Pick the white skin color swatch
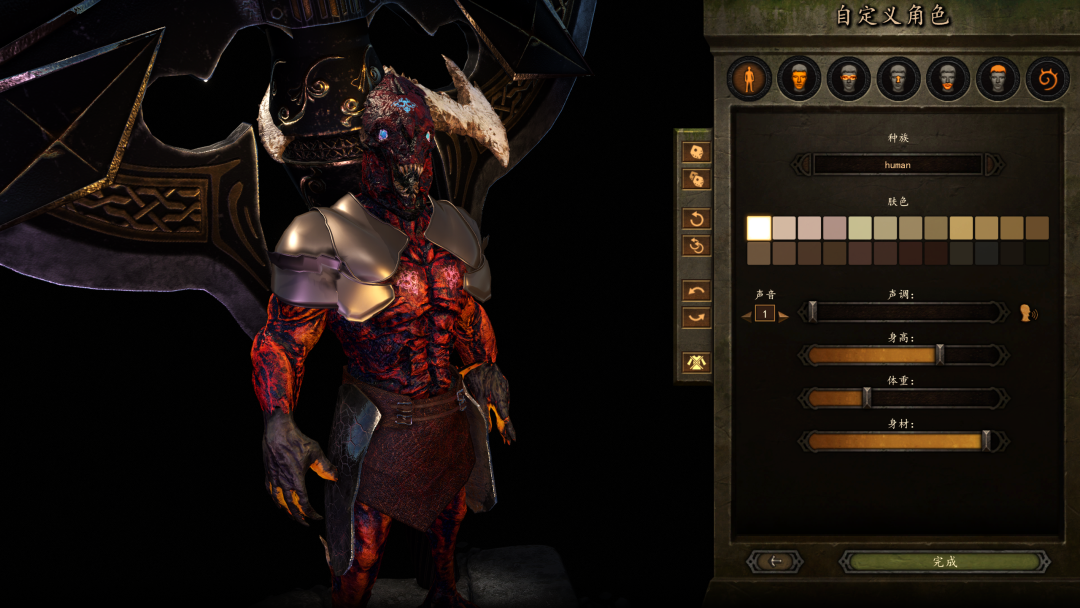Screen dimensions: 1080x608 click(759, 228)
